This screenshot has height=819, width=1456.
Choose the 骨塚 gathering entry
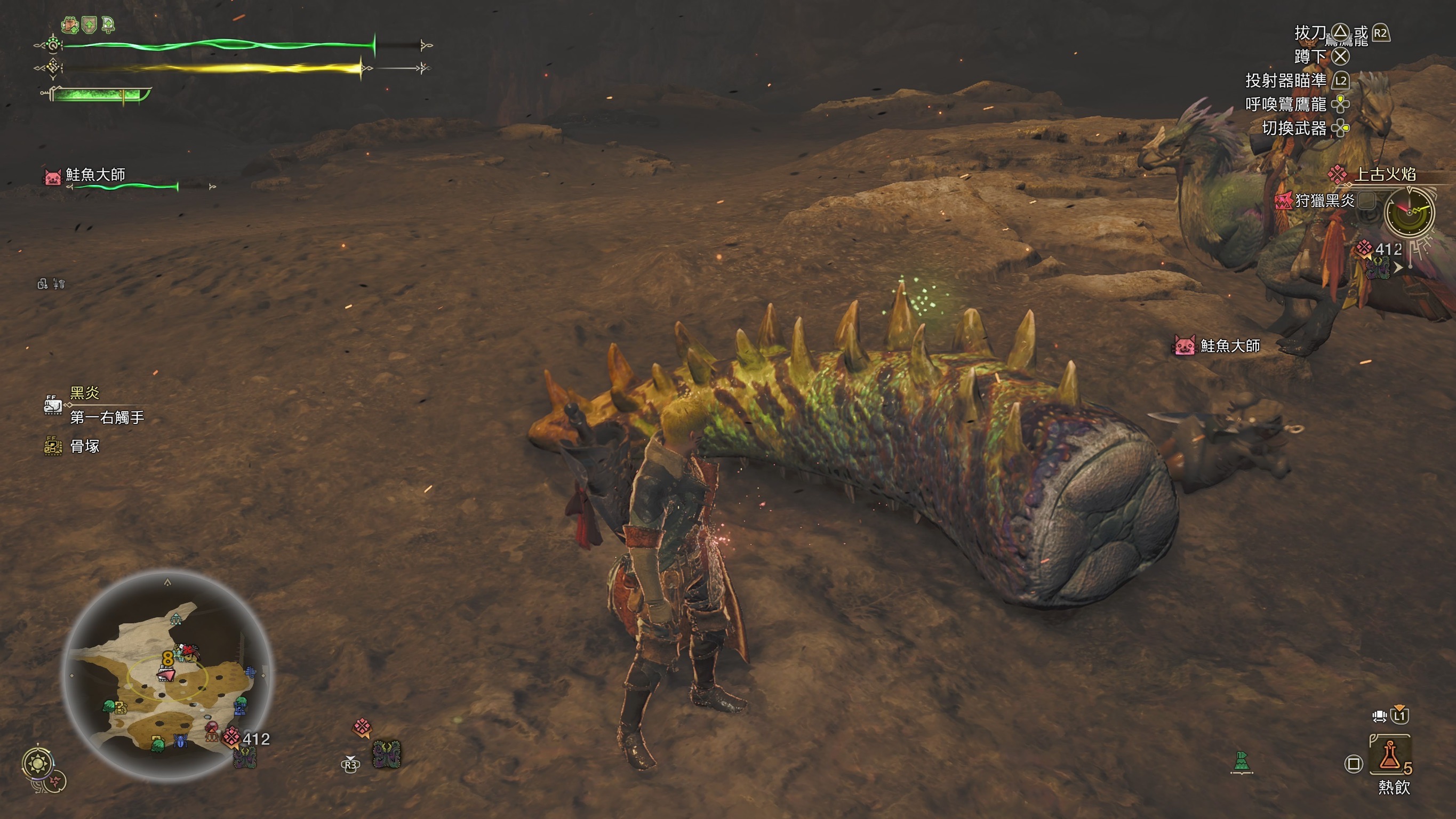84,446
